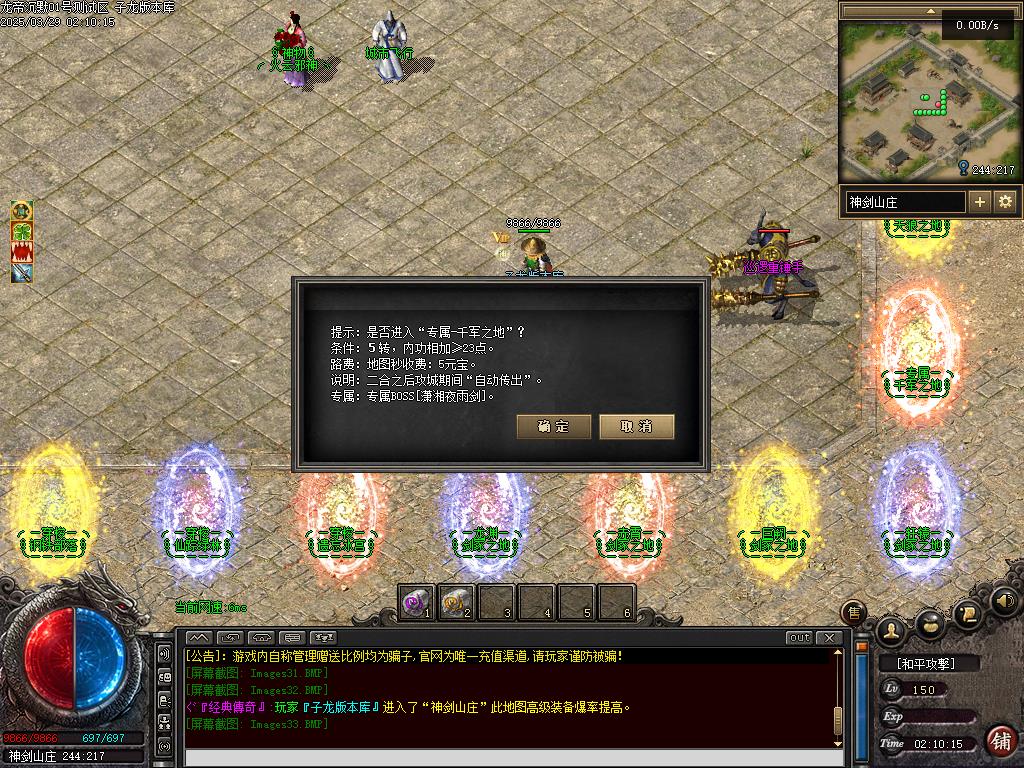This screenshot has width=1024, height=768.
Task: Close the chat window with X
Action: (x=829, y=638)
